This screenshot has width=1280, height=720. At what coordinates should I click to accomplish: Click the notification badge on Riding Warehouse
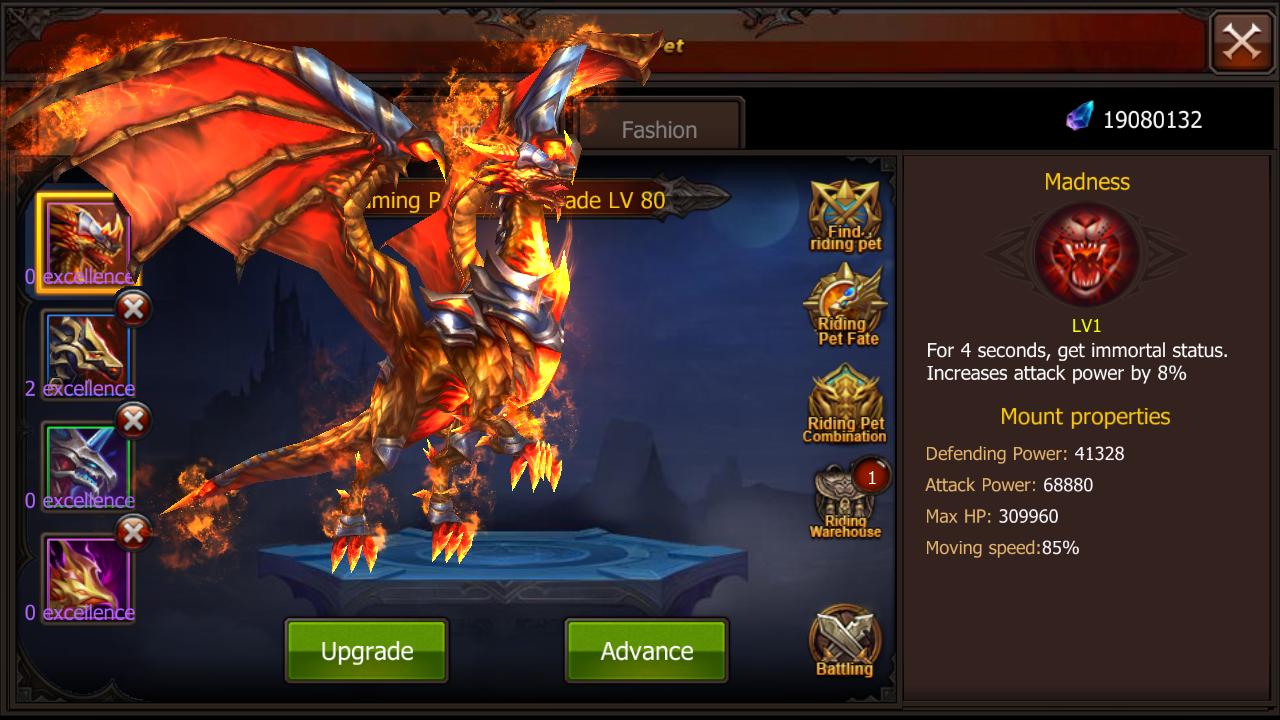pyautogui.click(x=871, y=477)
